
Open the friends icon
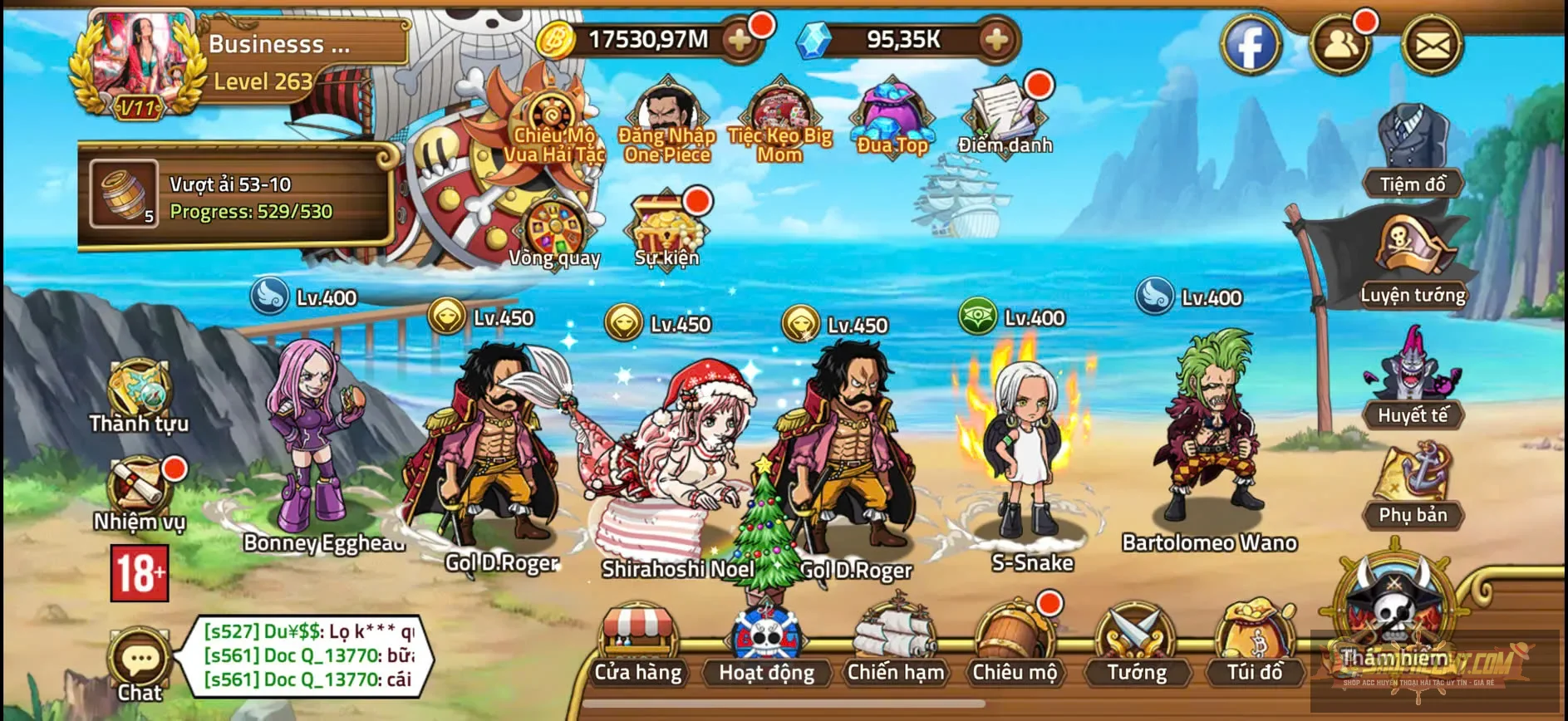click(x=1339, y=46)
